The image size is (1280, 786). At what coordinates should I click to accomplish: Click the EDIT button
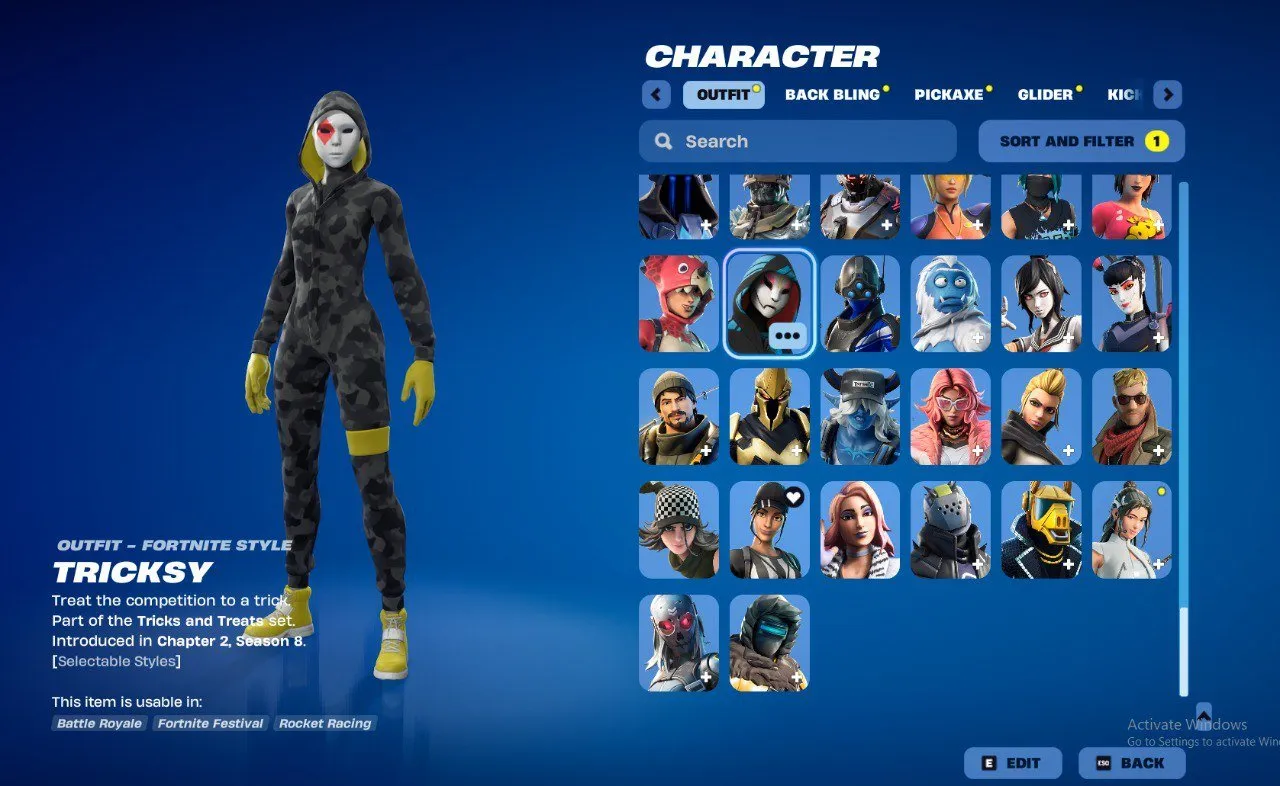pos(1013,763)
